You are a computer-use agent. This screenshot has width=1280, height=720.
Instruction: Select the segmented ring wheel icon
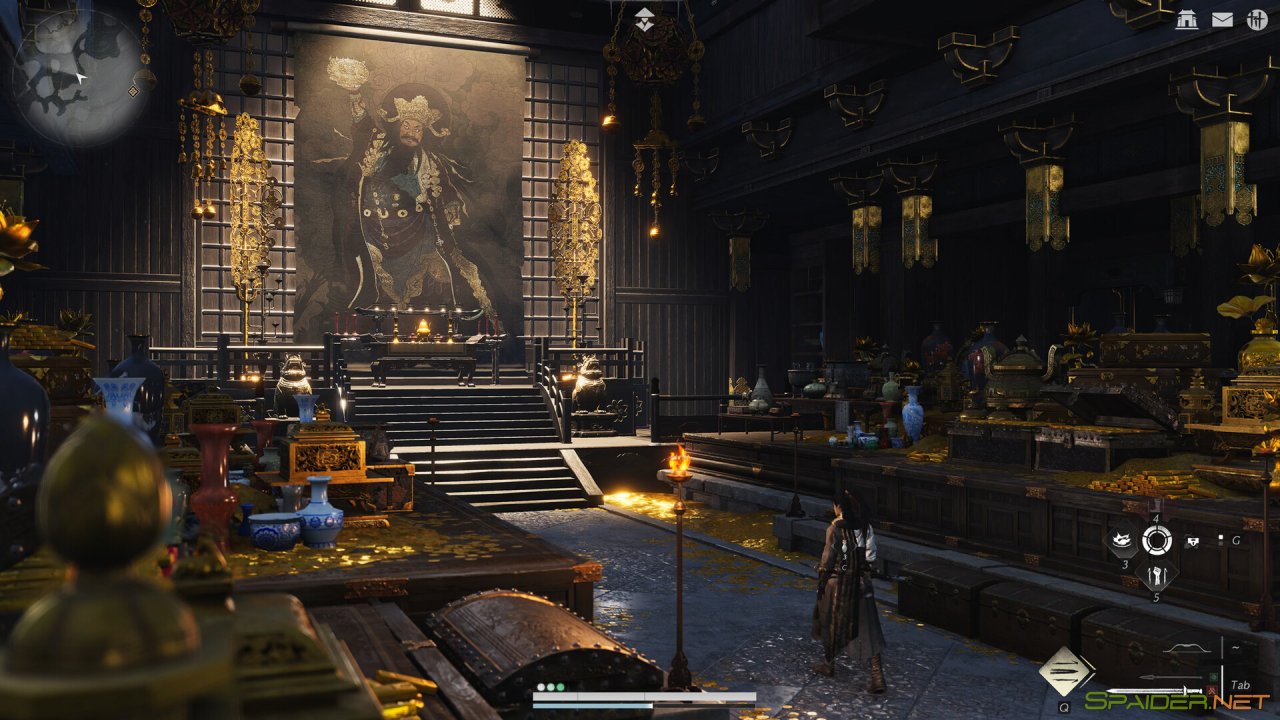point(1157,541)
